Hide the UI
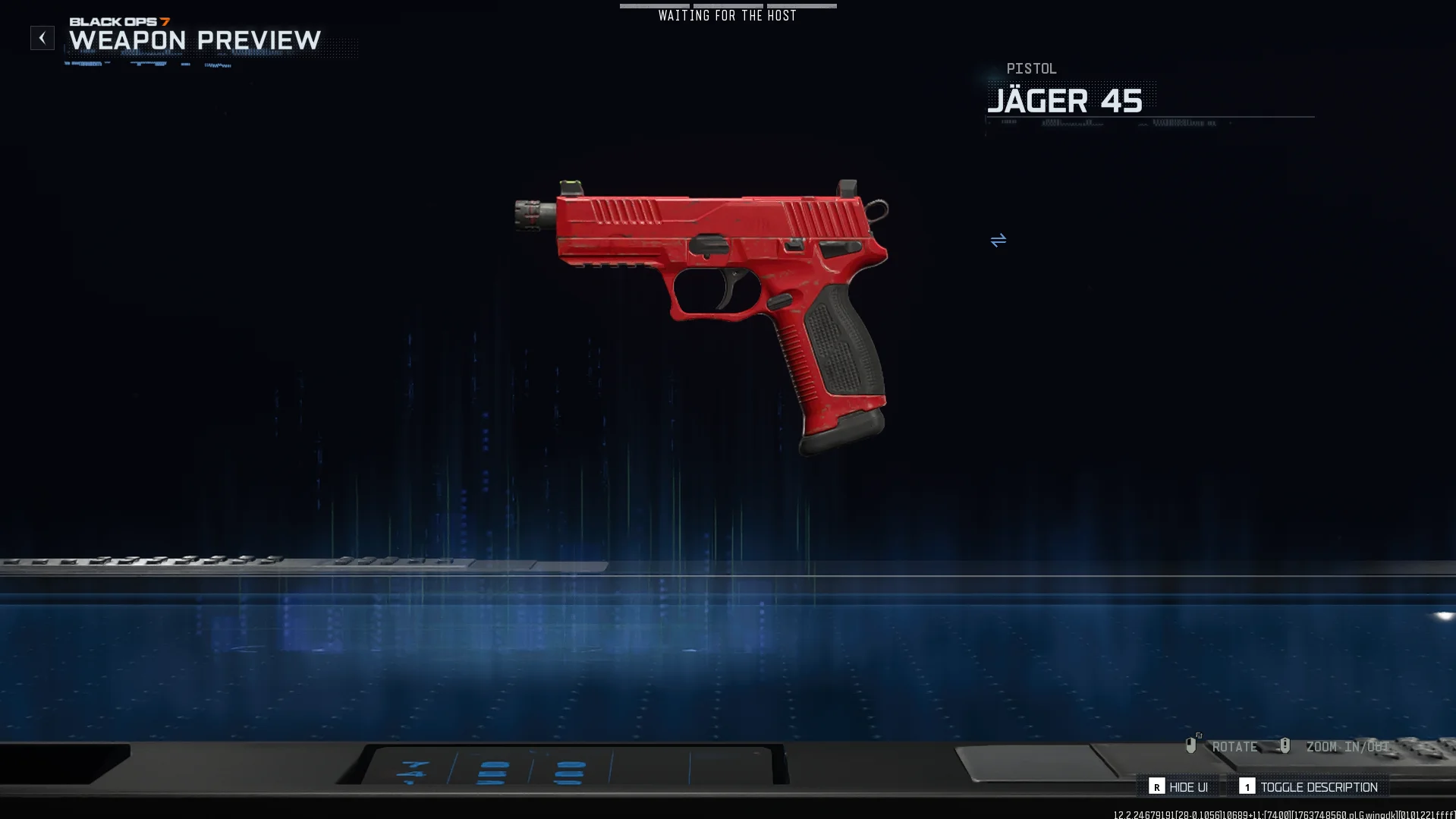 click(x=1179, y=787)
